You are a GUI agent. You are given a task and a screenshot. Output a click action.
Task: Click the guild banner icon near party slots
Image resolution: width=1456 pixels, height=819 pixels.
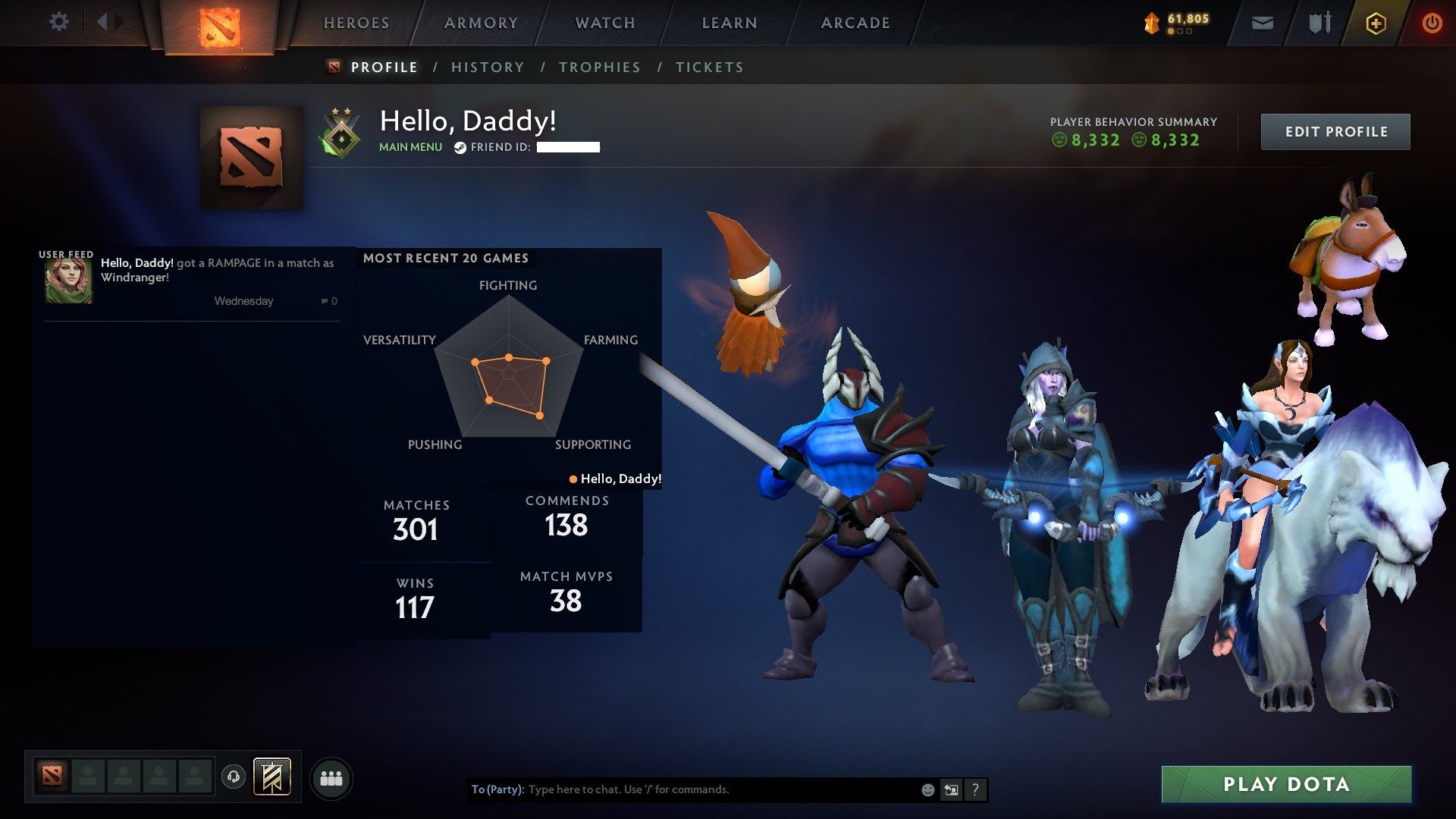[x=274, y=777]
